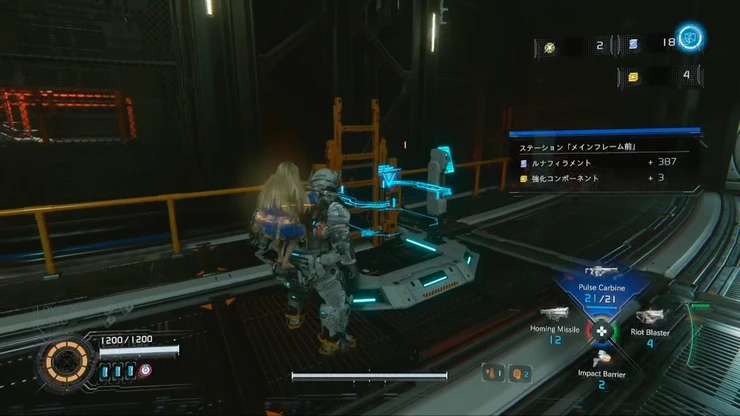Select the Pulse Carbine weapon
The width and height of the screenshot is (740, 416).
click(601, 285)
